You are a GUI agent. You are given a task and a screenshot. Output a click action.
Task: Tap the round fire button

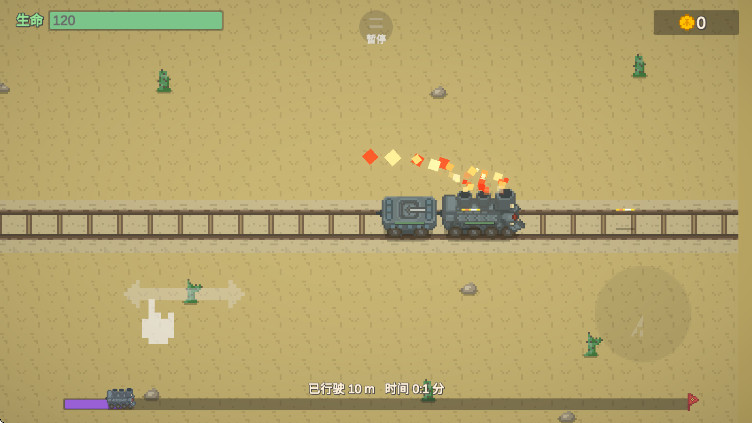click(642, 314)
